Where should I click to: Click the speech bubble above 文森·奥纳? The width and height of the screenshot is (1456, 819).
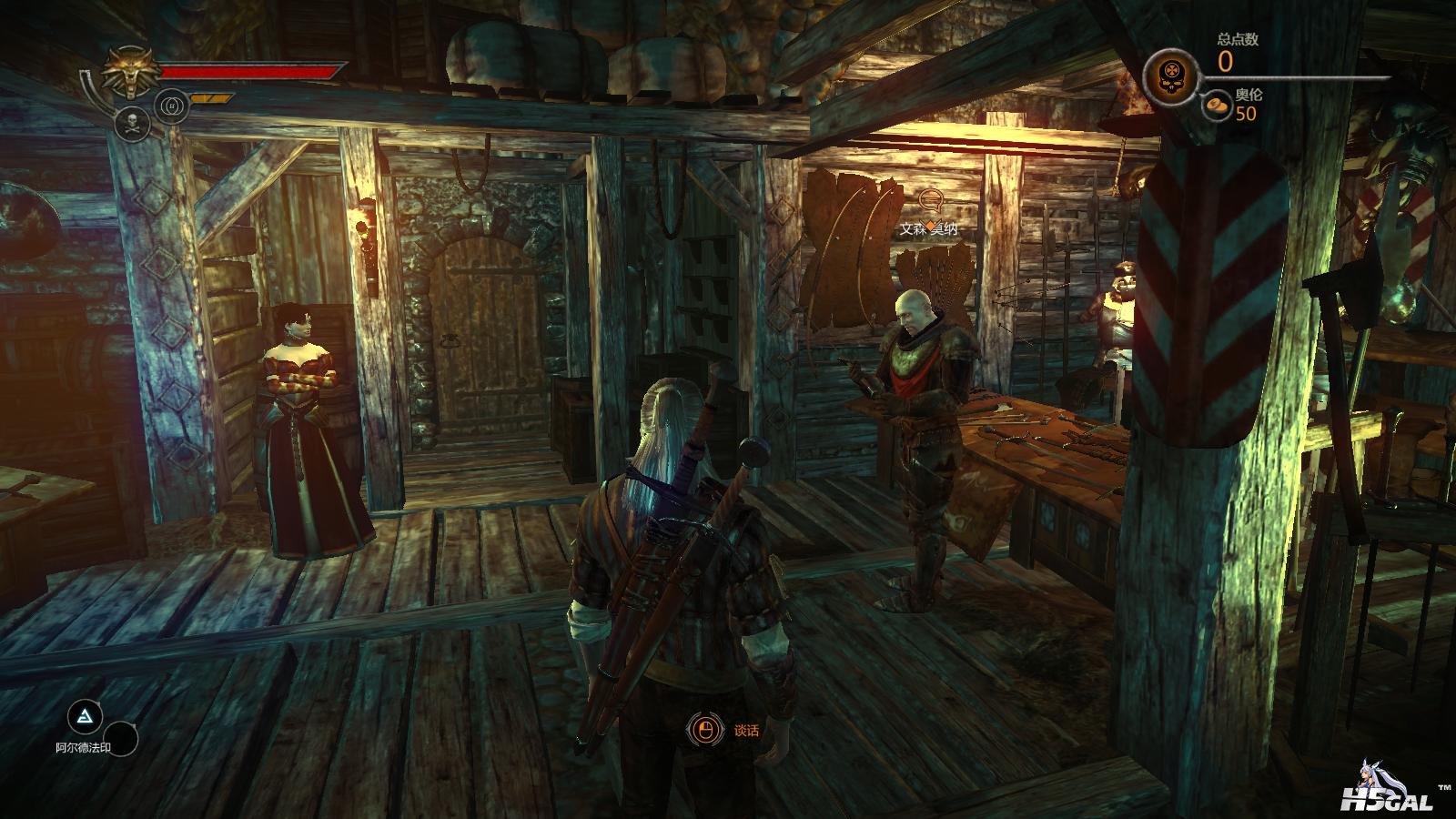[x=929, y=198]
